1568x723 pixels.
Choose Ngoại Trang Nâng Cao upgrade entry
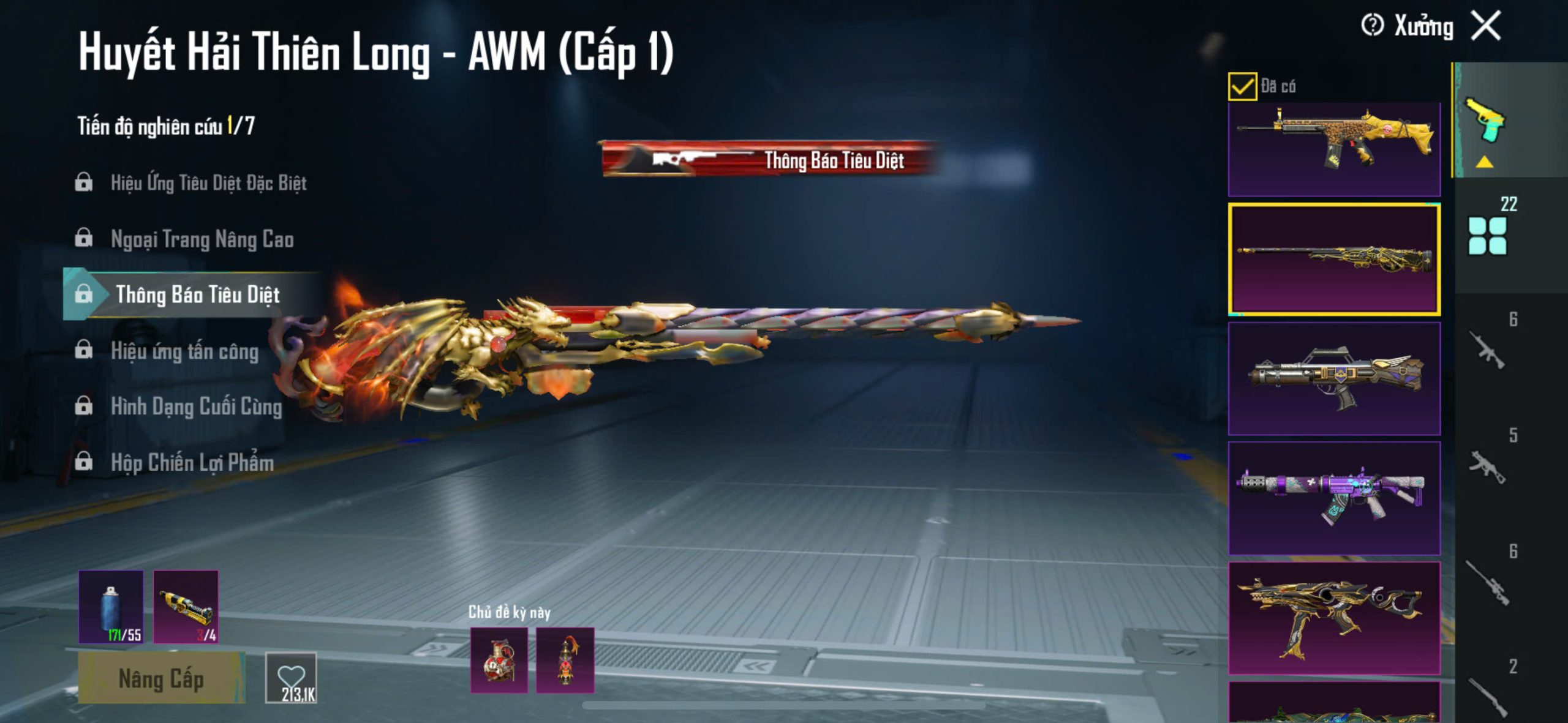click(202, 239)
